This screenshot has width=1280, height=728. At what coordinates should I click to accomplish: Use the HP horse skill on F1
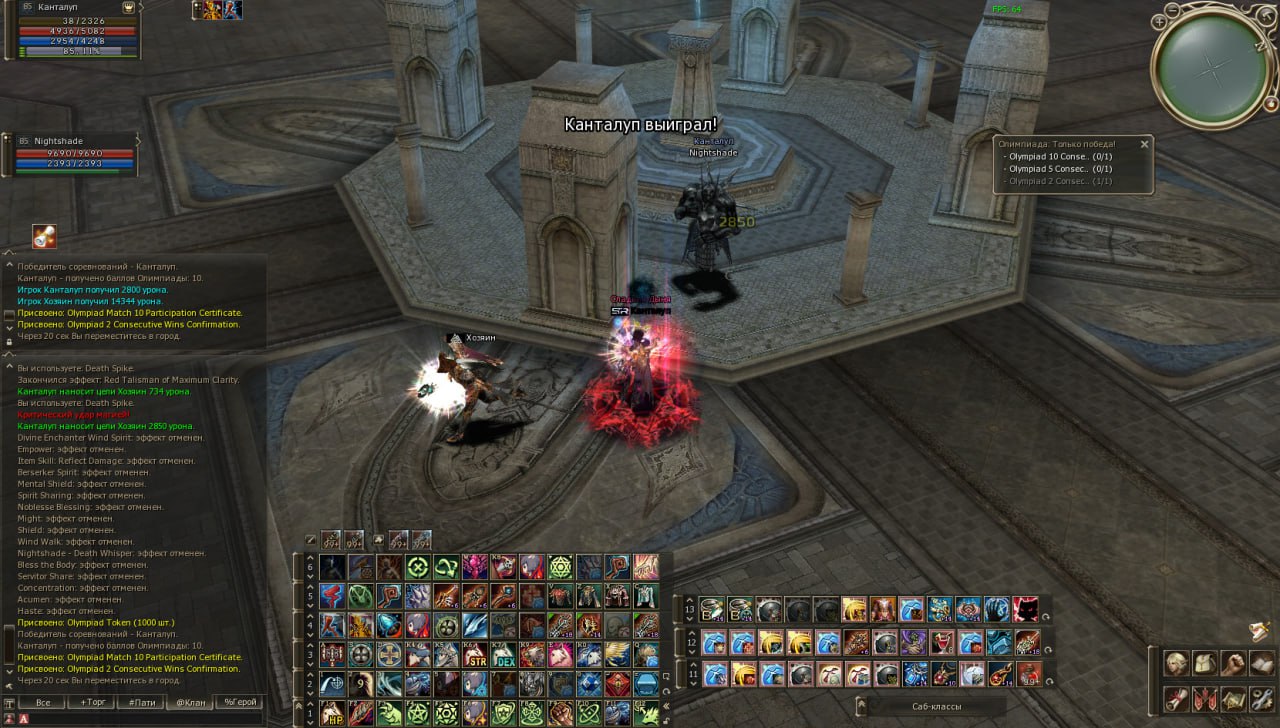pyautogui.click(x=333, y=712)
